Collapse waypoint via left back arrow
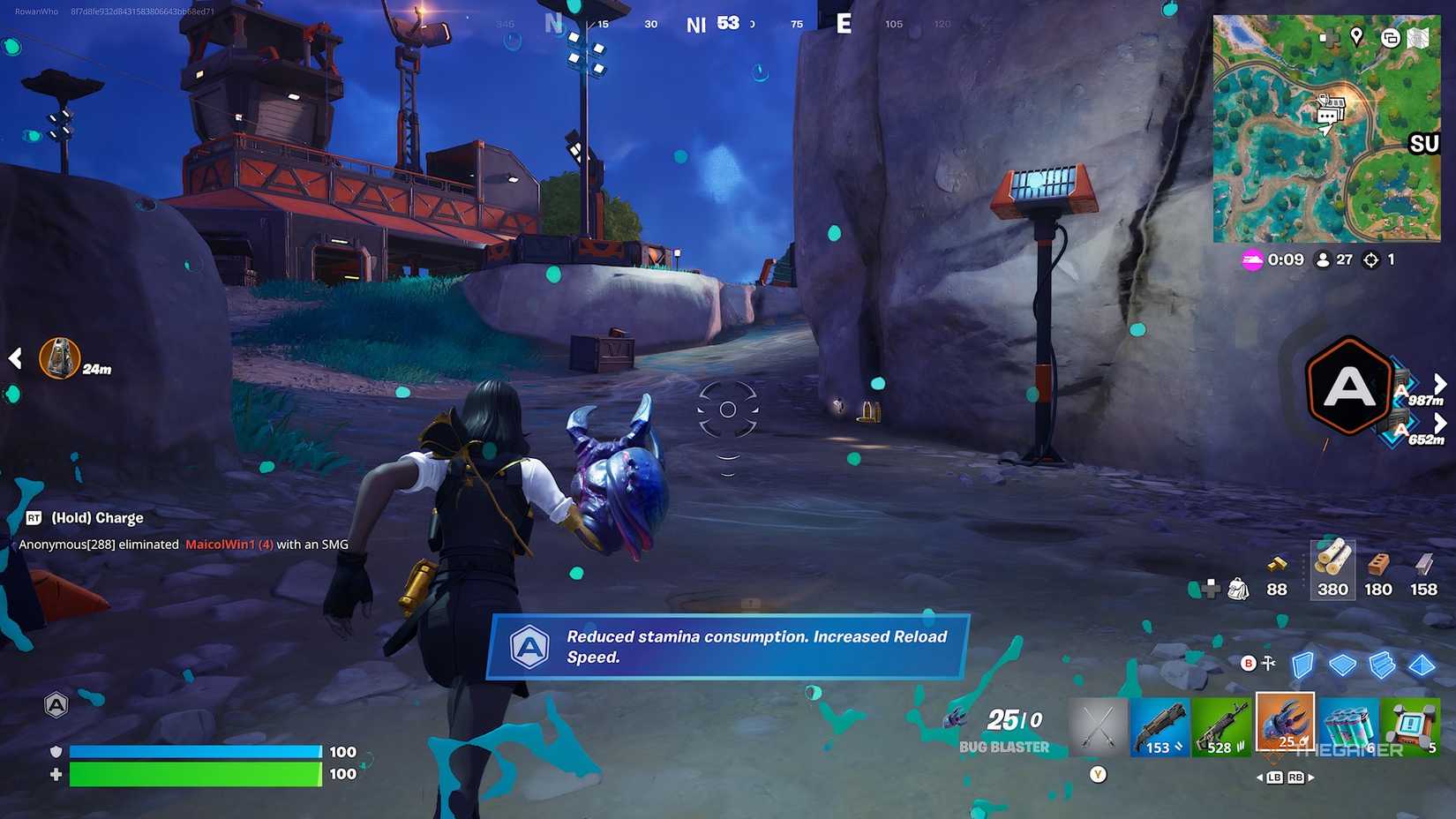The height and width of the screenshot is (819, 1456). [14, 357]
